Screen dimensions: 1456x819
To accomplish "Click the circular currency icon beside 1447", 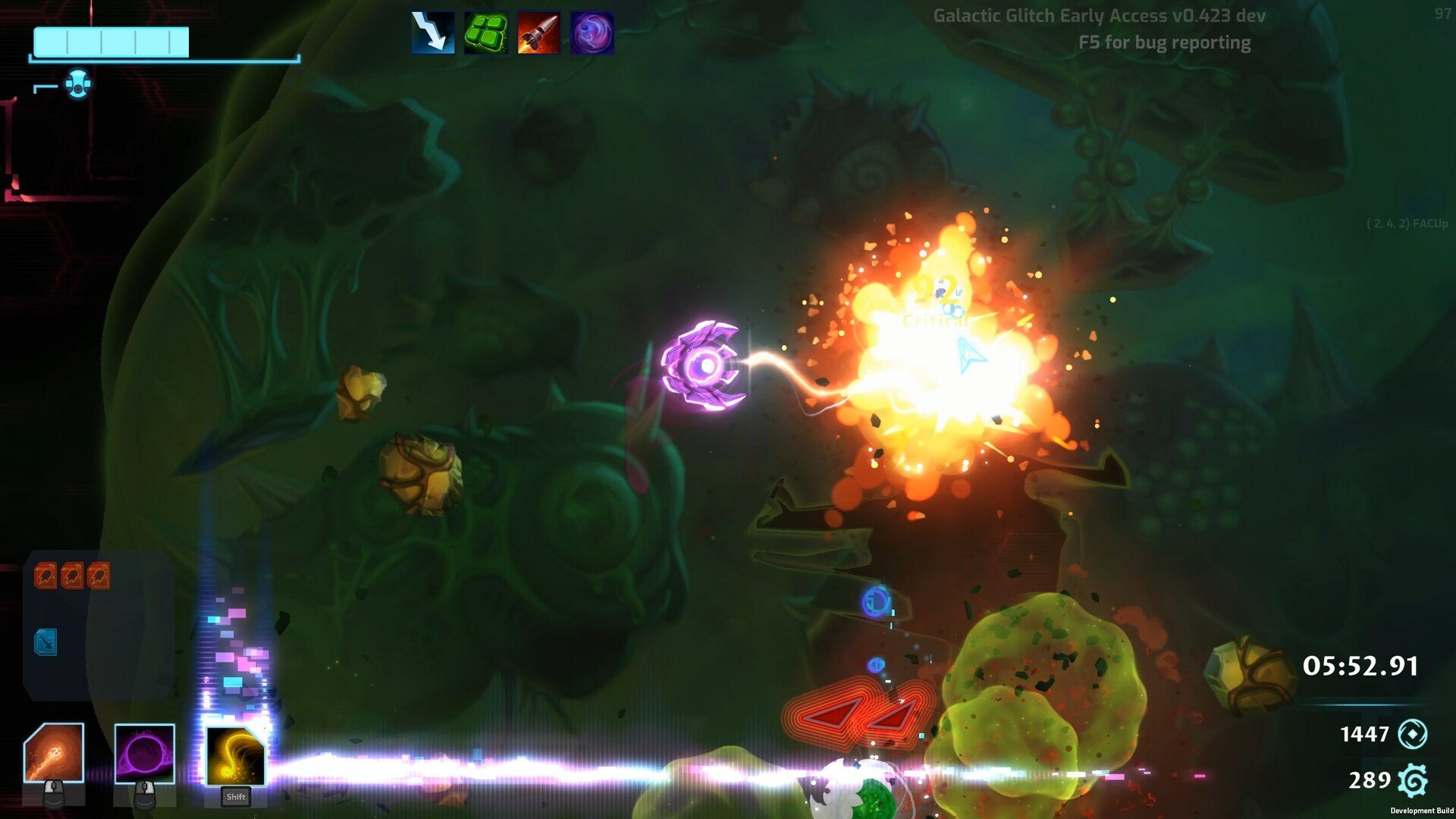I will pyautogui.click(x=1412, y=734).
